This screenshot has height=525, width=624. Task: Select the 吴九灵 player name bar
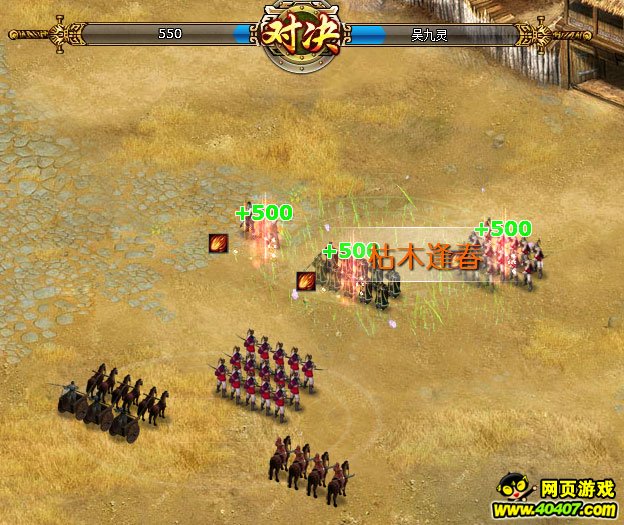(432, 34)
